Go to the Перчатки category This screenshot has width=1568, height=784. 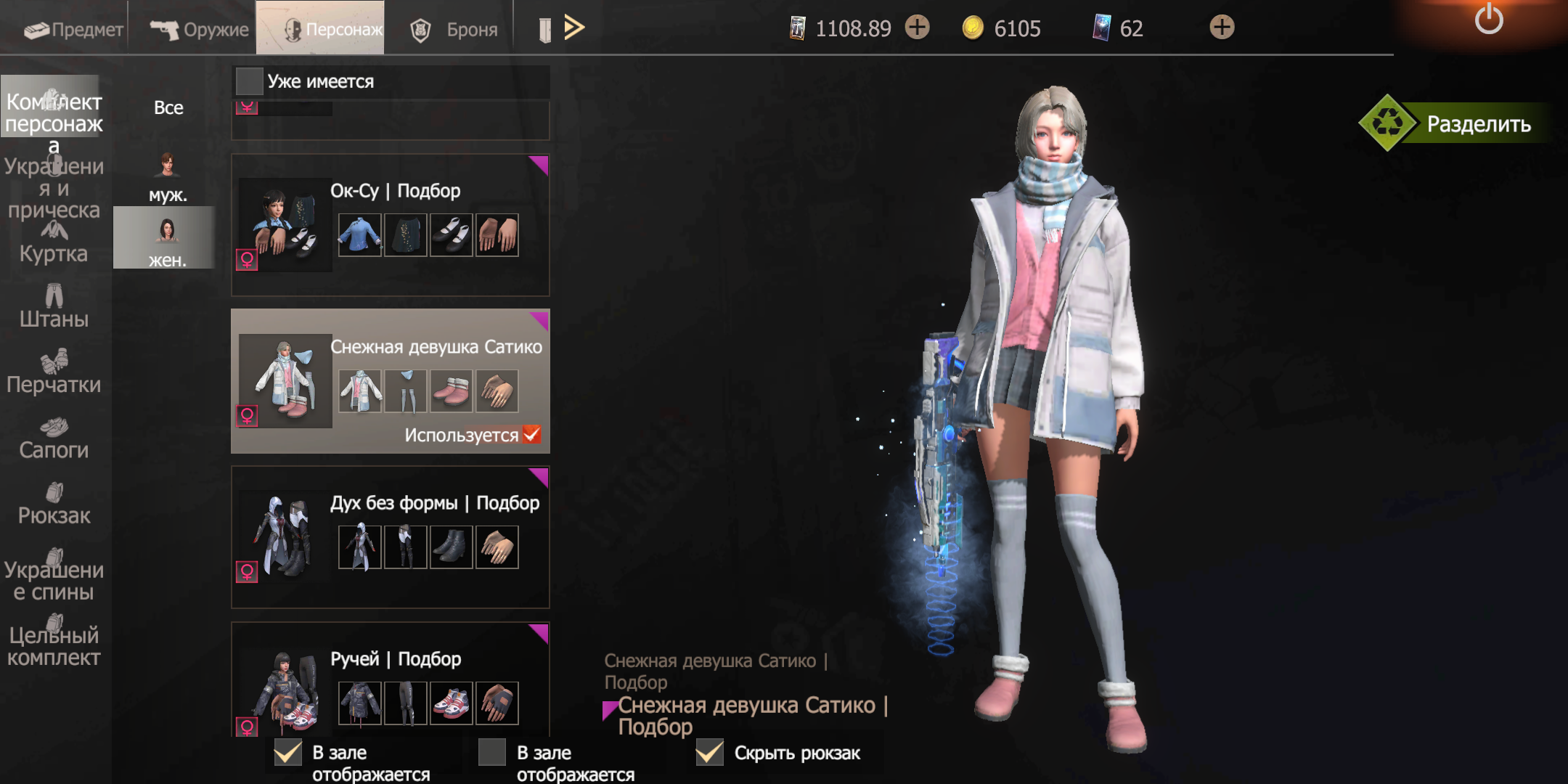[x=54, y=373]
